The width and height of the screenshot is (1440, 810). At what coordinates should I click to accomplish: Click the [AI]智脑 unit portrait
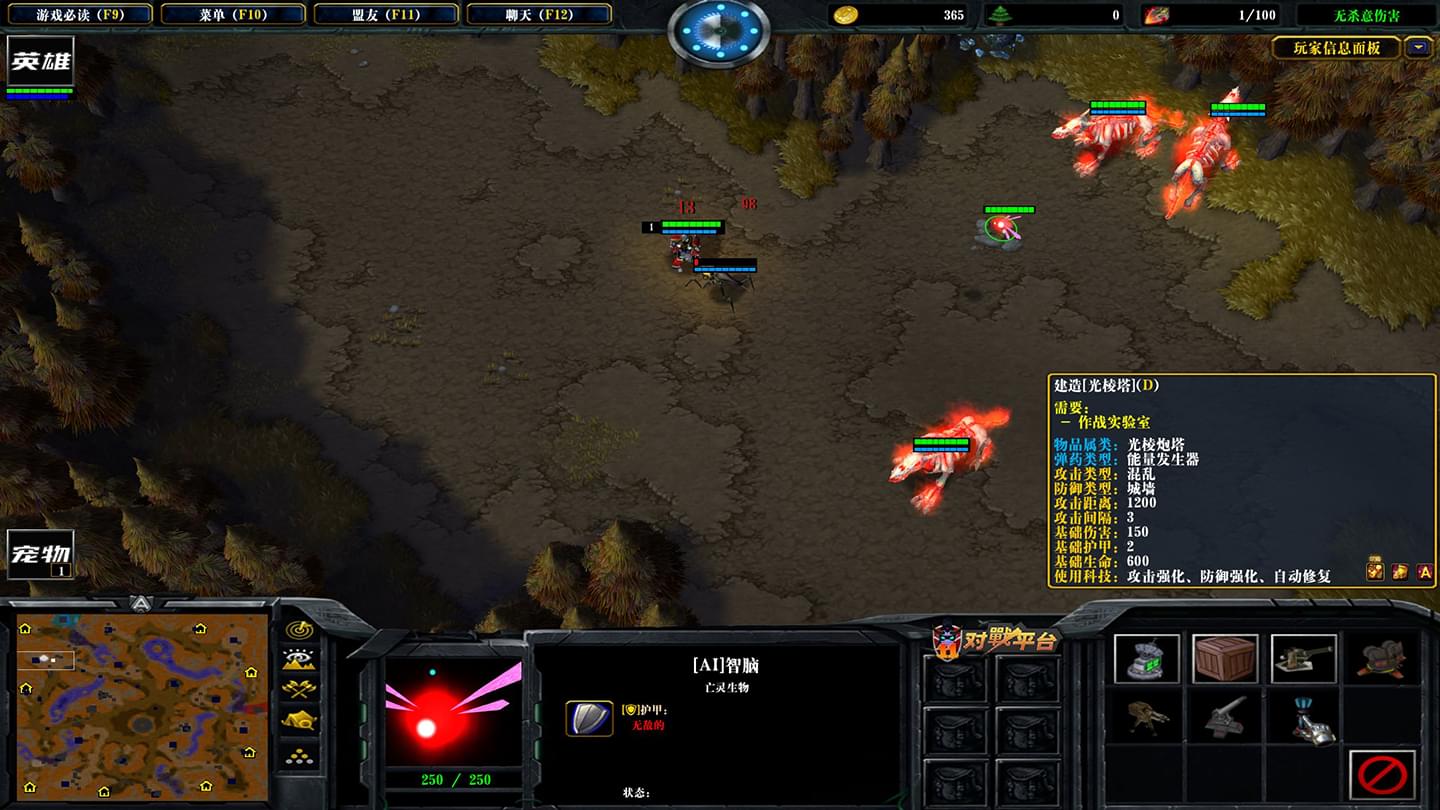point(453,712)
